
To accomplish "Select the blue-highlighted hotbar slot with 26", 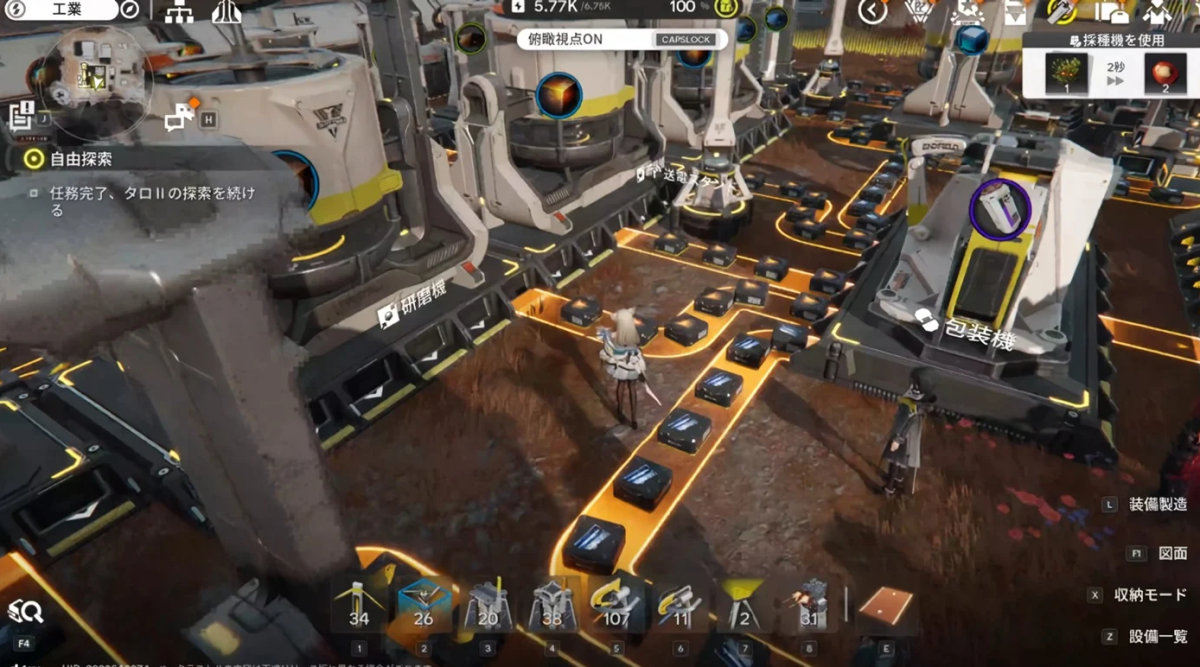I will (423, 605).
